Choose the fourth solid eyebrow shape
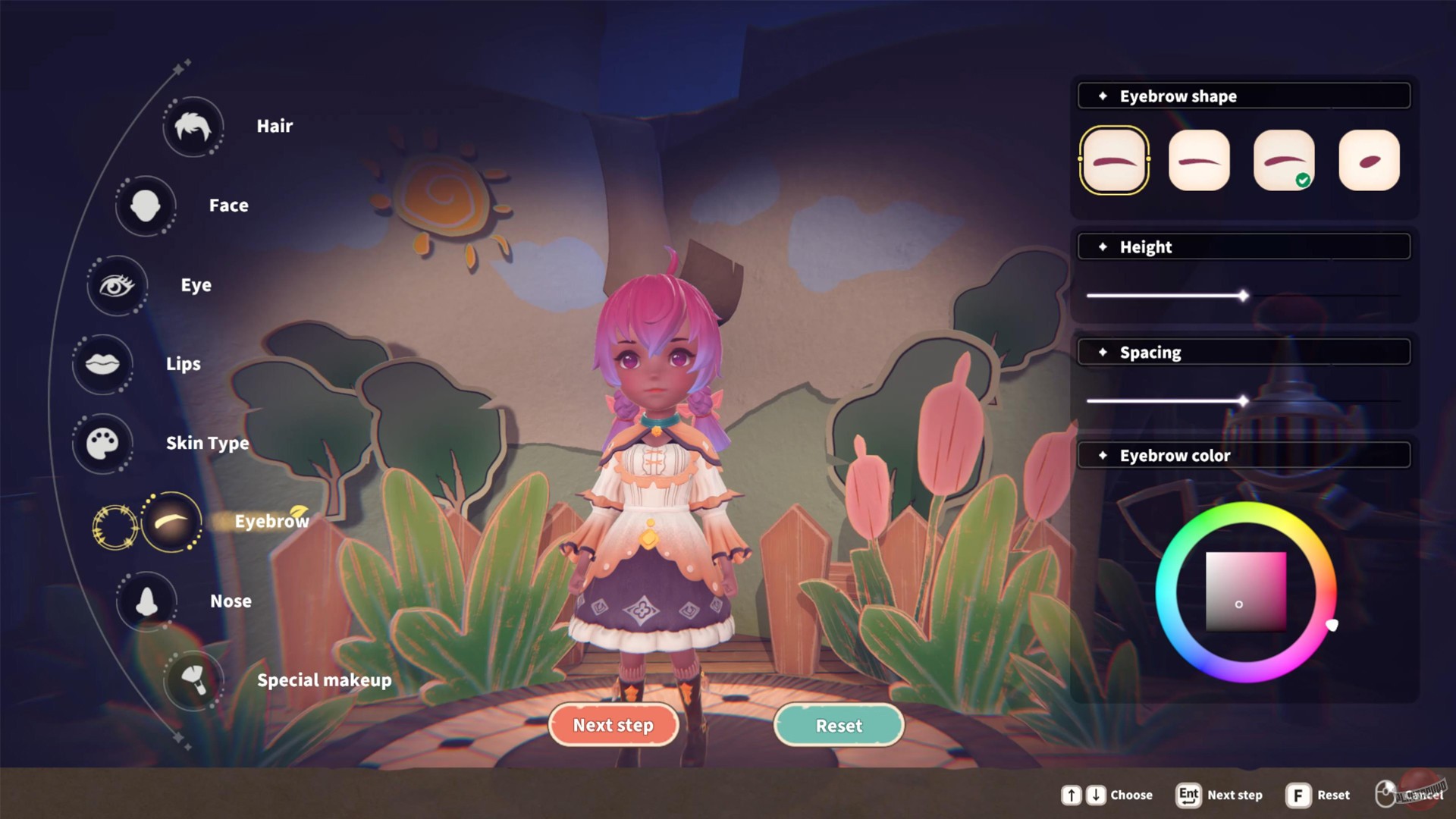The width and height of the screenshot is (1456, 819). tap(1368, 159)
